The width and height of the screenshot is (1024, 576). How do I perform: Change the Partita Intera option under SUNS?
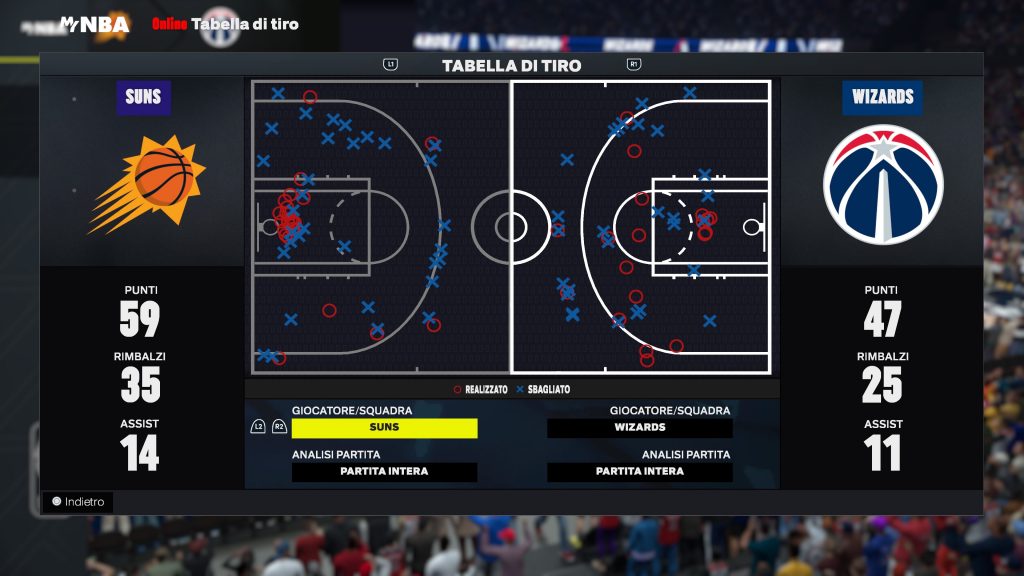click(x=384, y=472)
